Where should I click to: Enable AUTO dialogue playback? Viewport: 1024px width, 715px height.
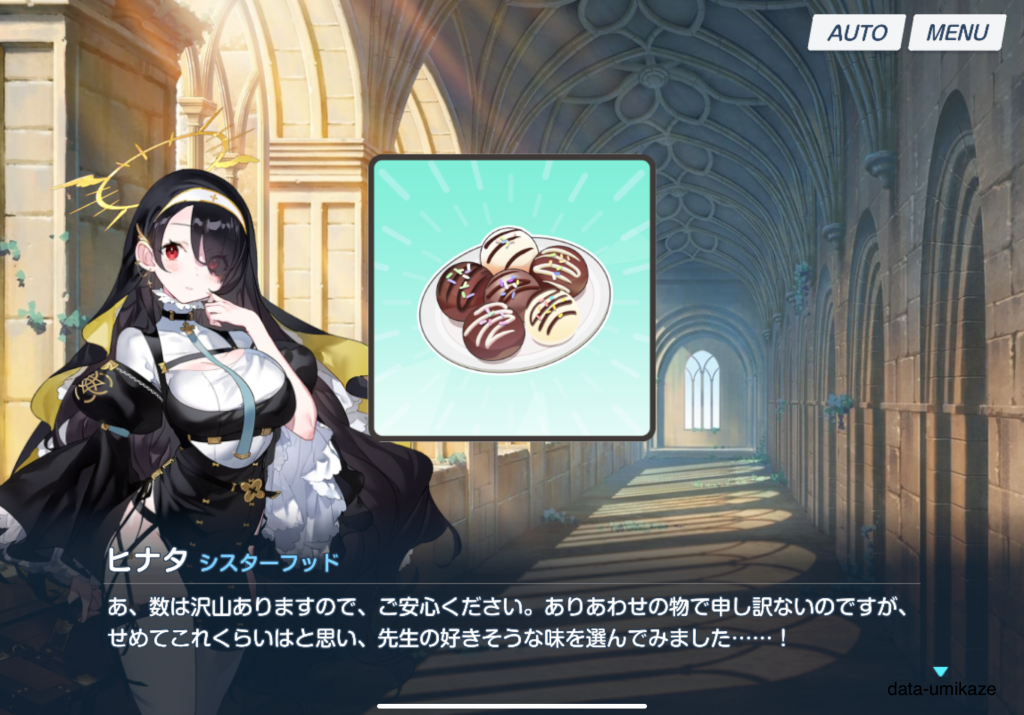(857, 32)
